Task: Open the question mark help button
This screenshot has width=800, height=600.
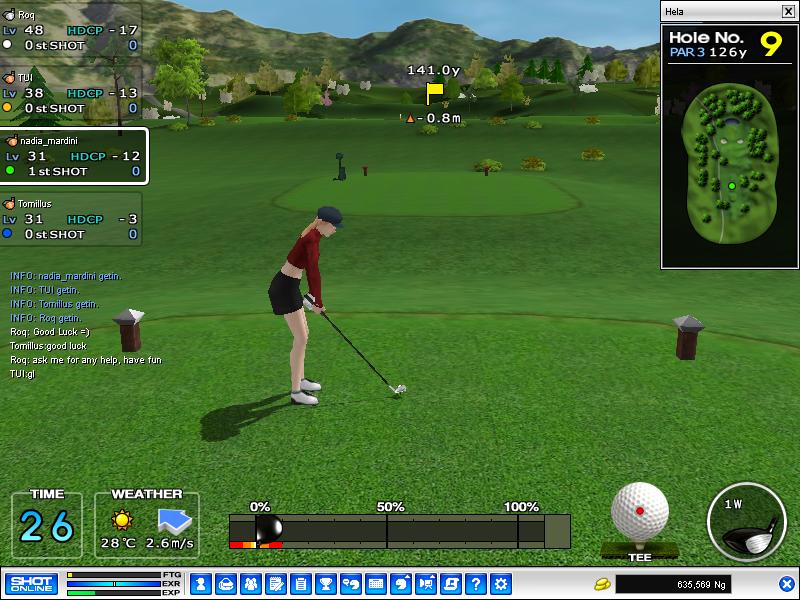Action: pos(476,583)
